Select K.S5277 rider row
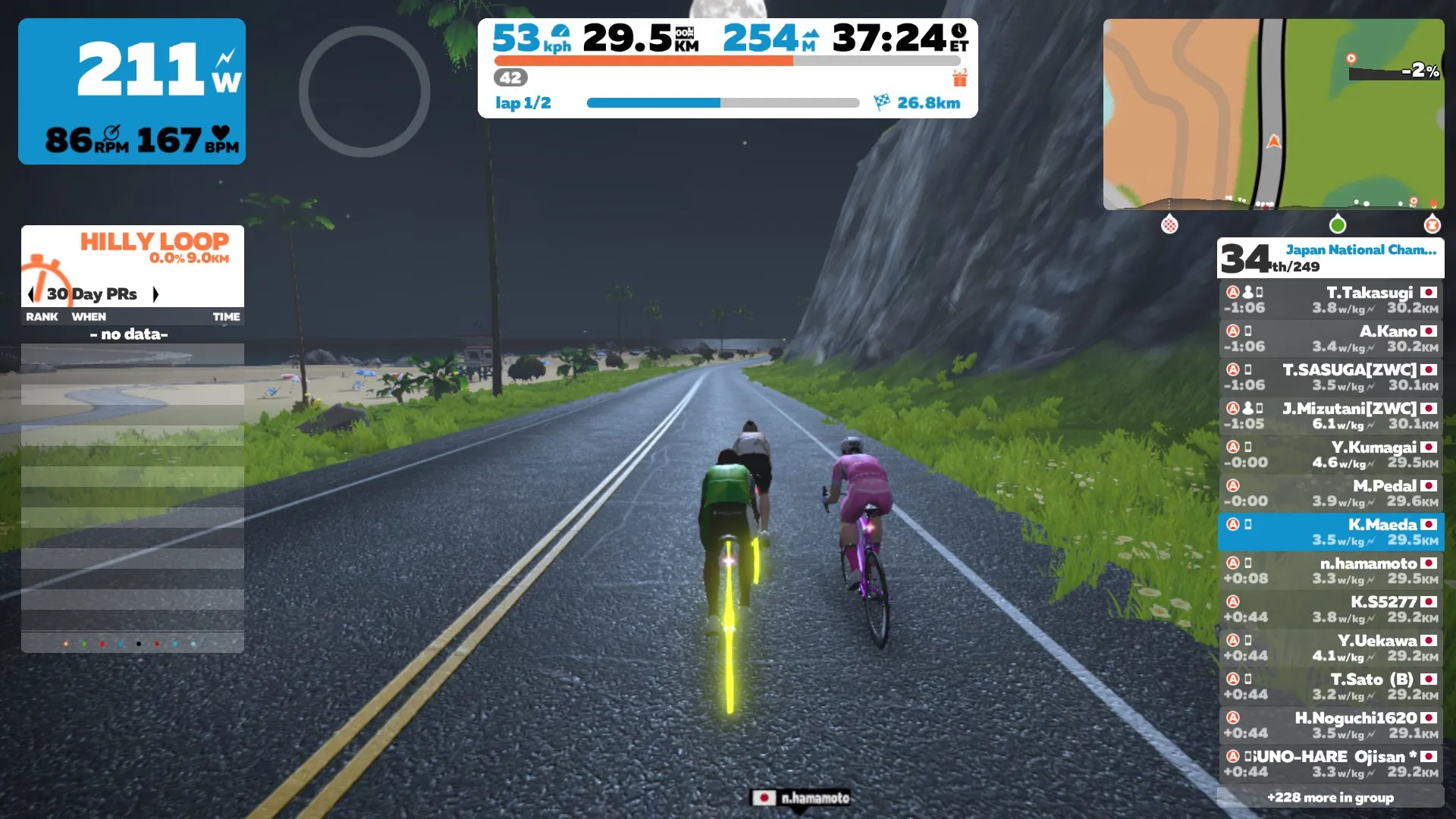This screenshot has width=1456, height=819. click(x=1330, y=610)
